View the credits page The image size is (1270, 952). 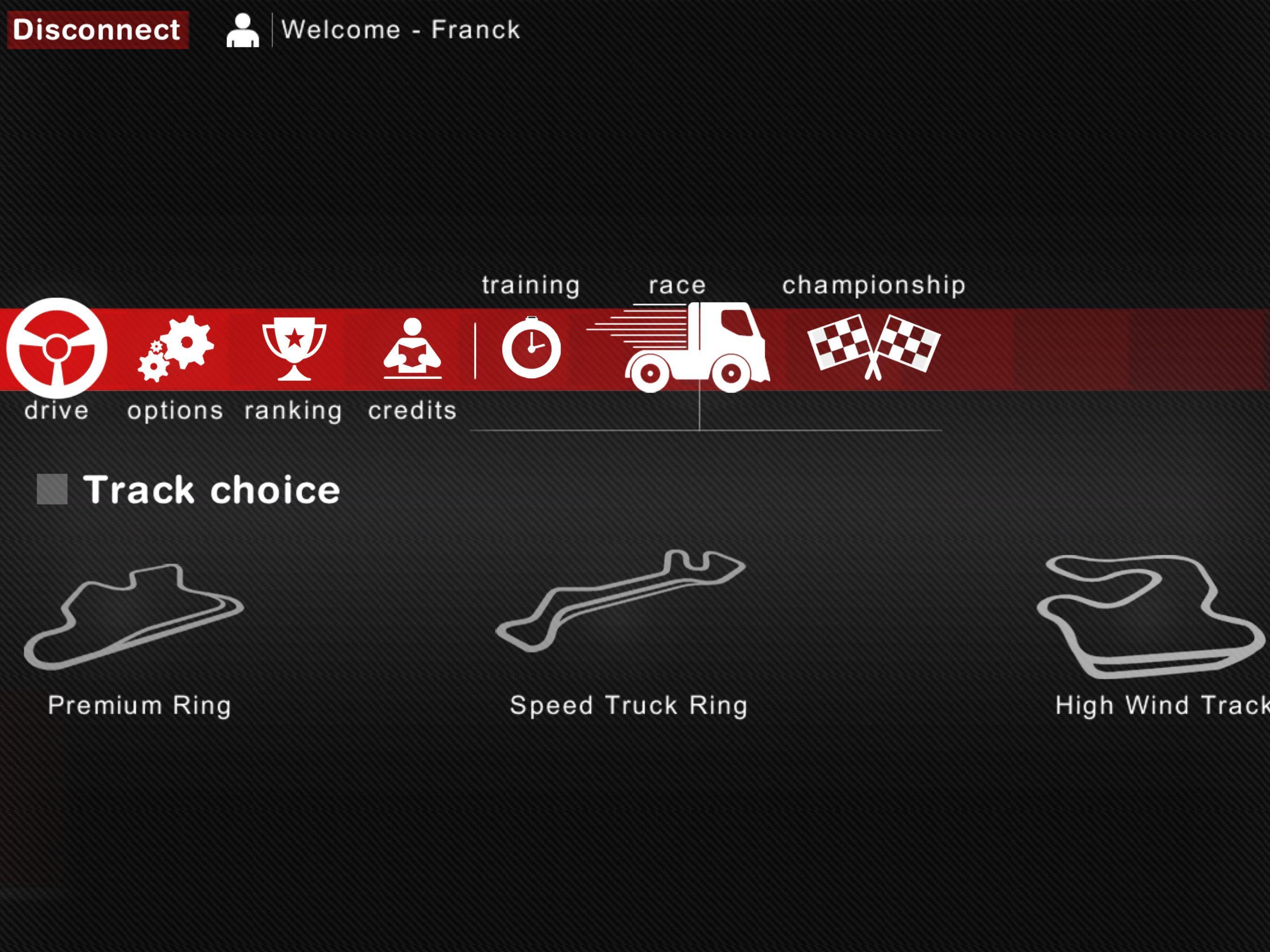(x=412, y=349)
